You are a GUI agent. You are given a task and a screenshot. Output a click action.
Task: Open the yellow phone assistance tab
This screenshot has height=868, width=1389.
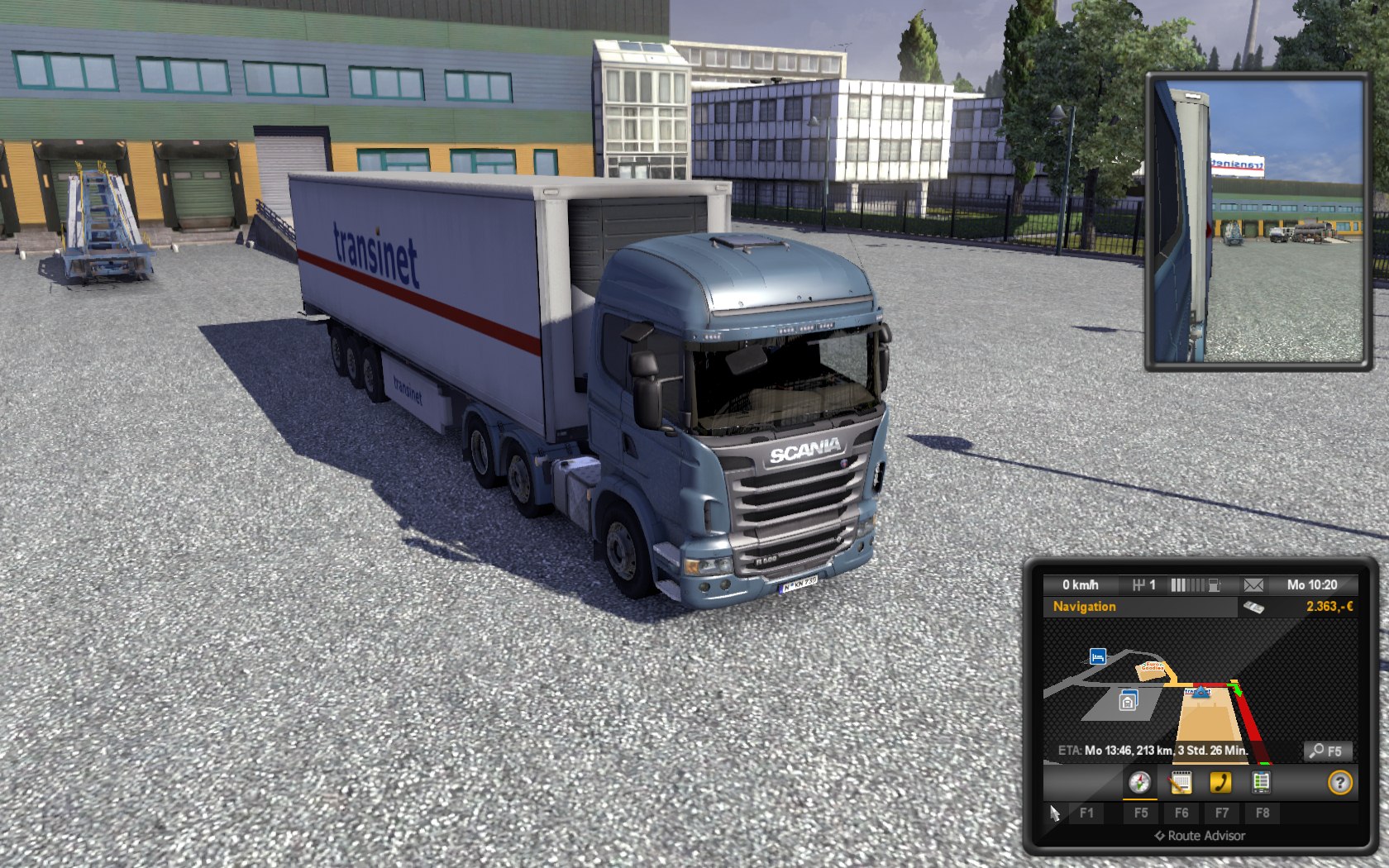[1220, 782]
